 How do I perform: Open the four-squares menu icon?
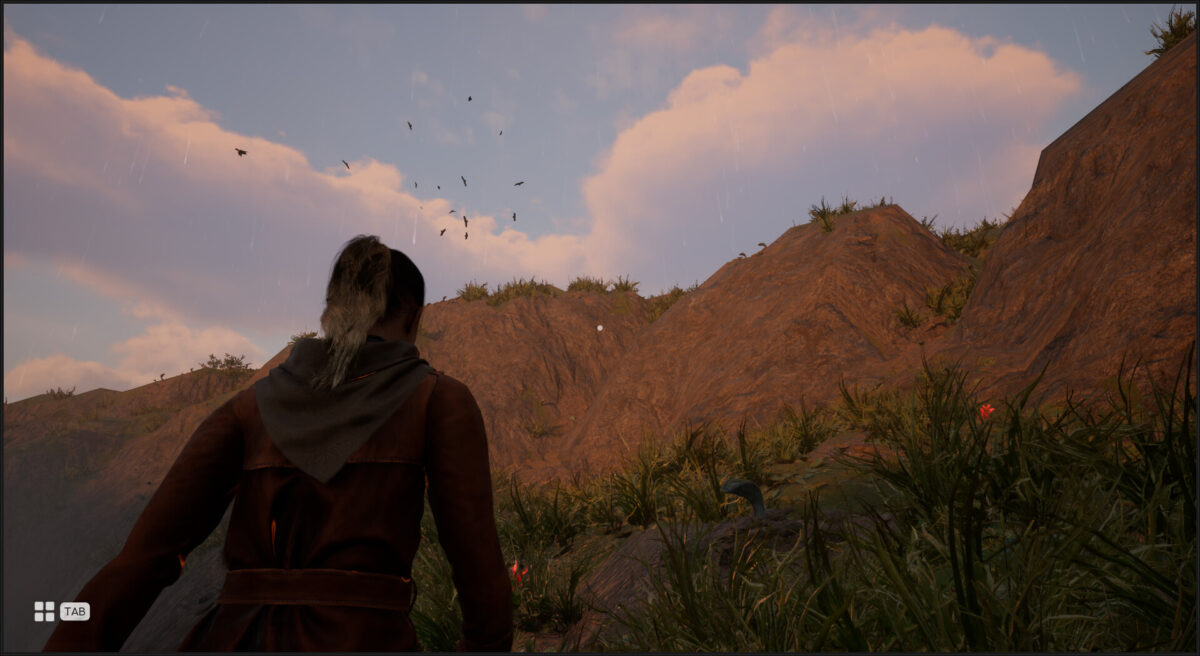[x=44, y=611]
